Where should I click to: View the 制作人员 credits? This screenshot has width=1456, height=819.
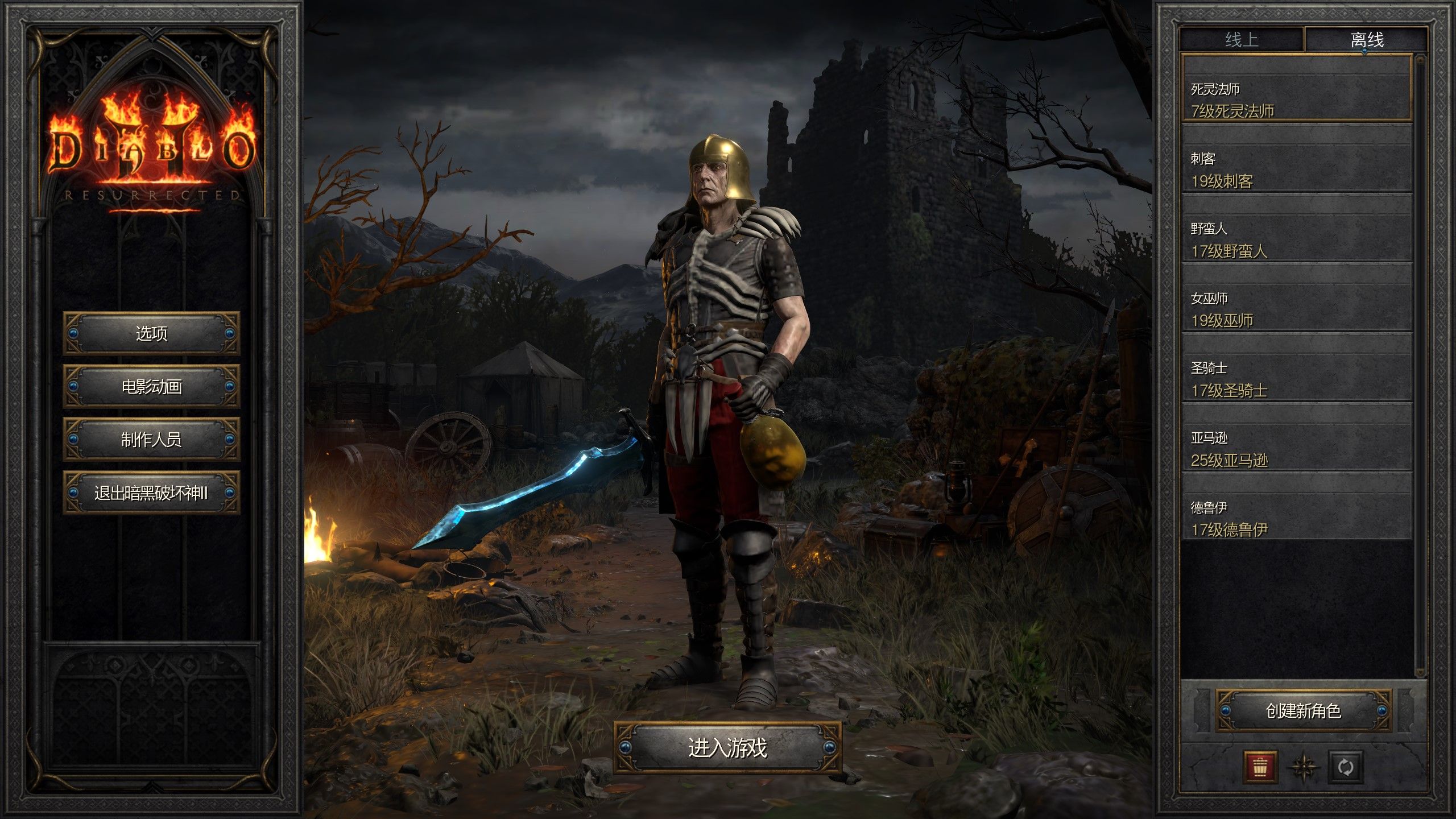[151, 440]
